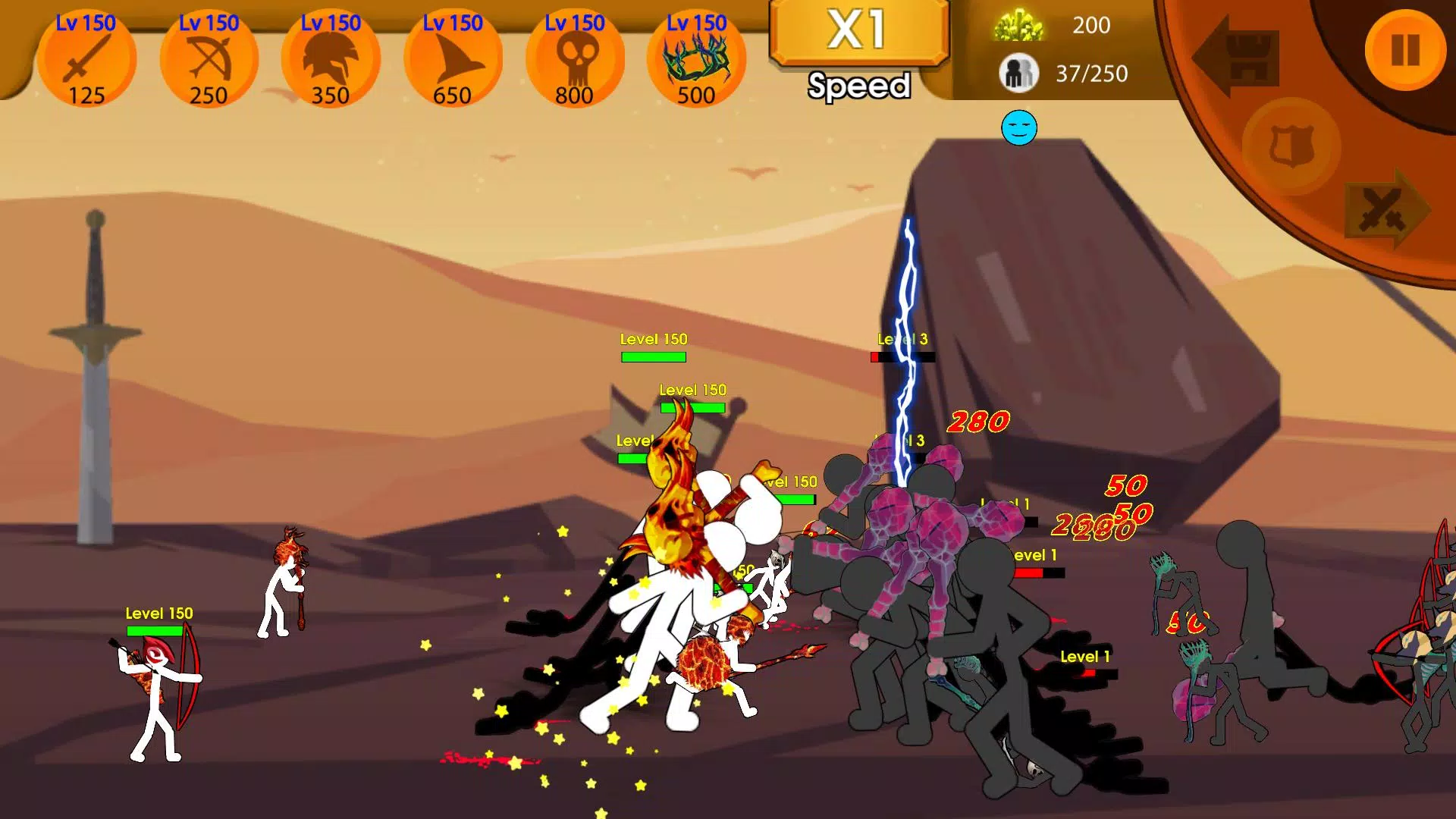Screen dimensions: 1456x819
Task: Command army to attack with crossed swords
Action: point(1385,210)
